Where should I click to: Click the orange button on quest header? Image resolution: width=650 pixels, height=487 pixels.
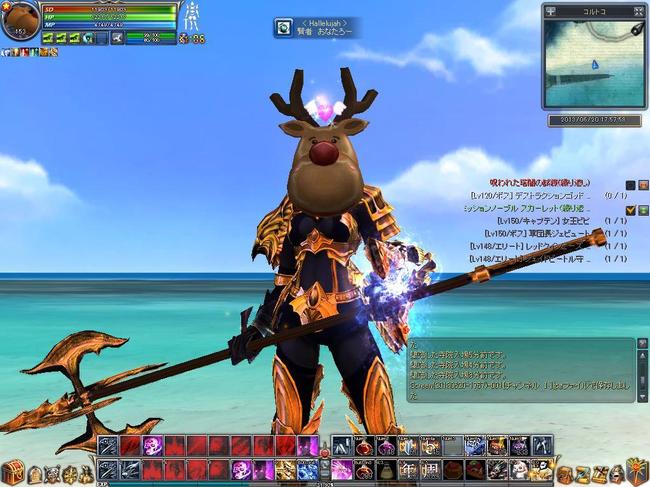(x=643, y=184)
